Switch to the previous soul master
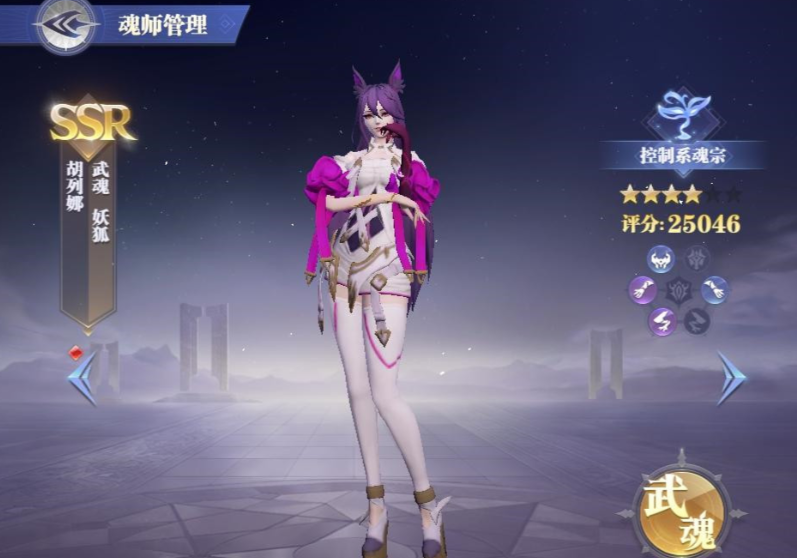 coord(82,379)
